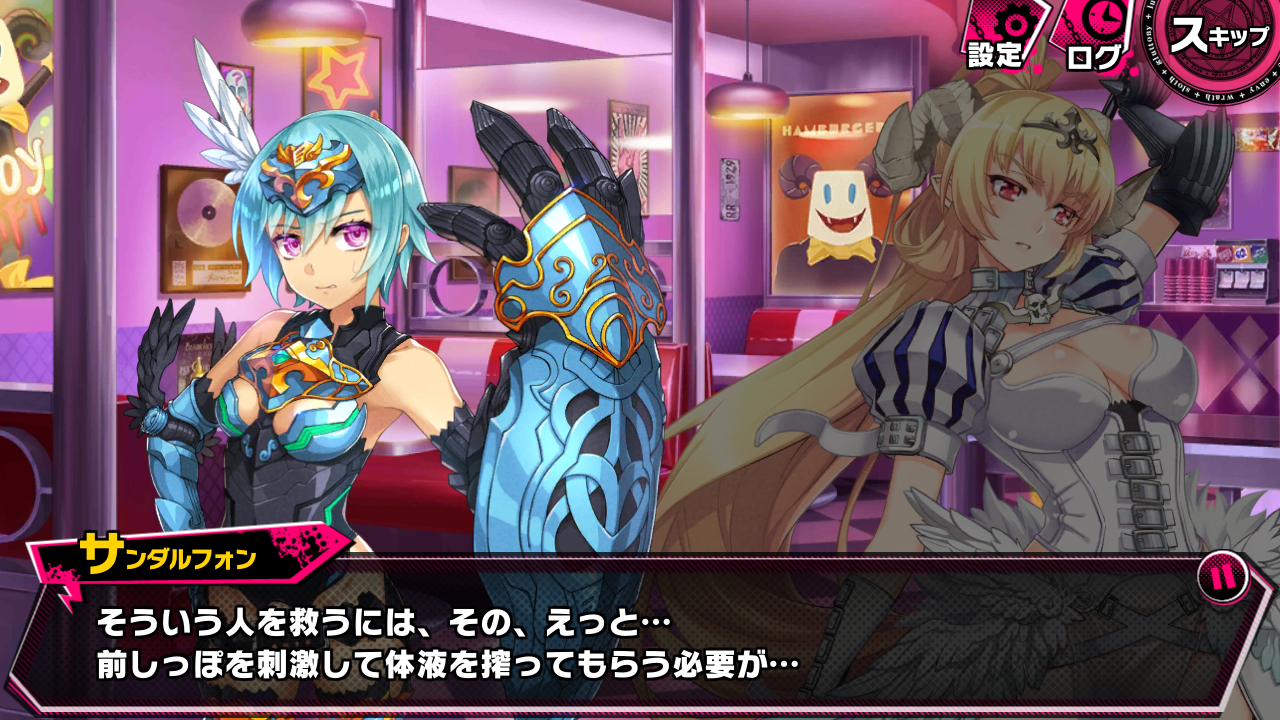Open the 設定 settings menu
Image resolution: width=1280 pixels, height=720 pixels.
[x=996, y=38]
